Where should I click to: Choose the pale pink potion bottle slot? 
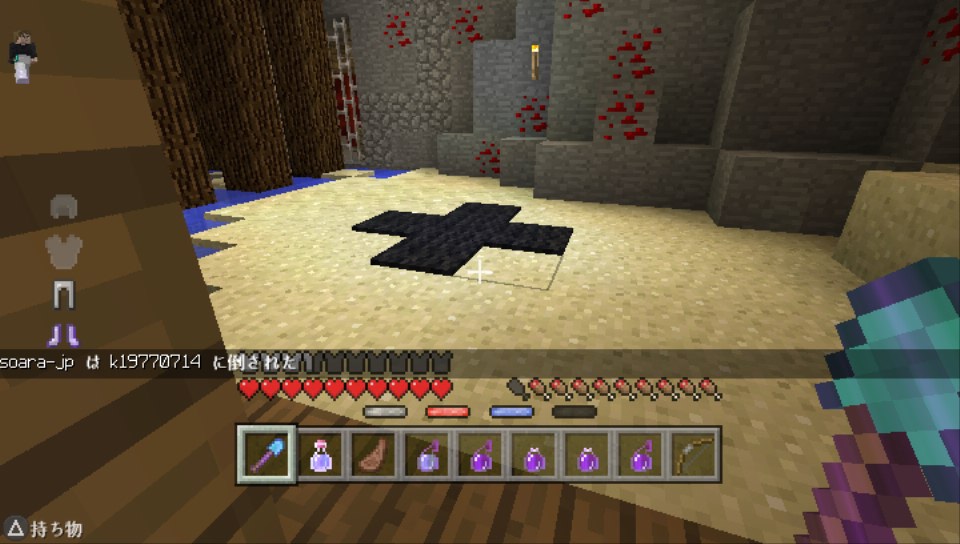tap(320, 456)
